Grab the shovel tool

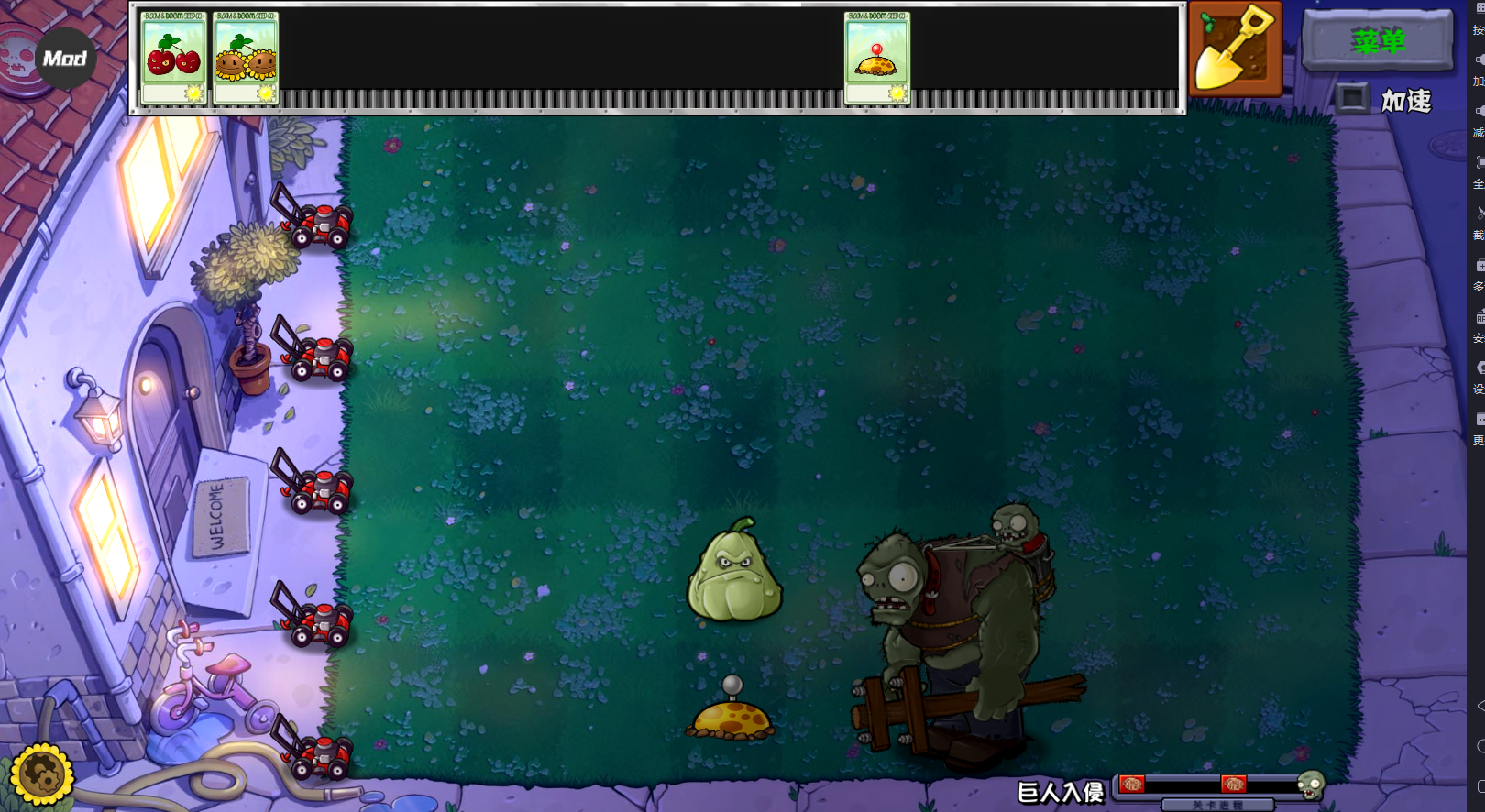pyautogui.click(x=1235, y=48)
